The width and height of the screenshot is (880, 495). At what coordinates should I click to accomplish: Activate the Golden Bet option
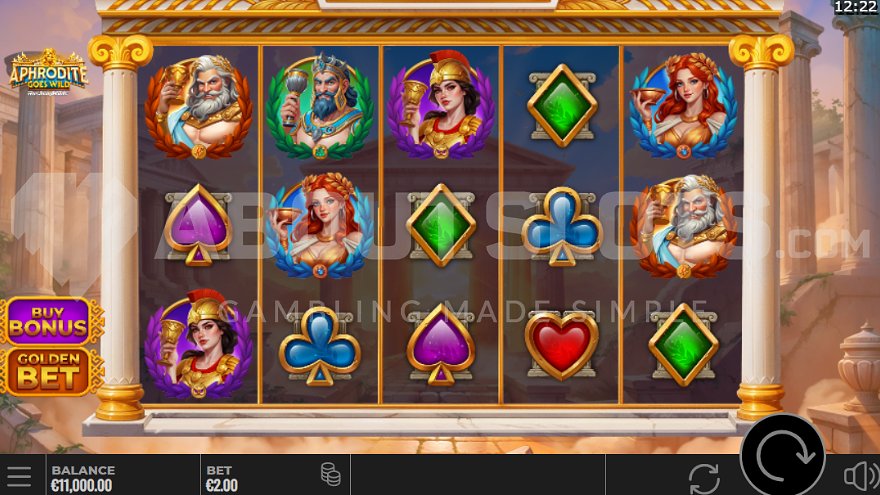(x=50, y=371)
